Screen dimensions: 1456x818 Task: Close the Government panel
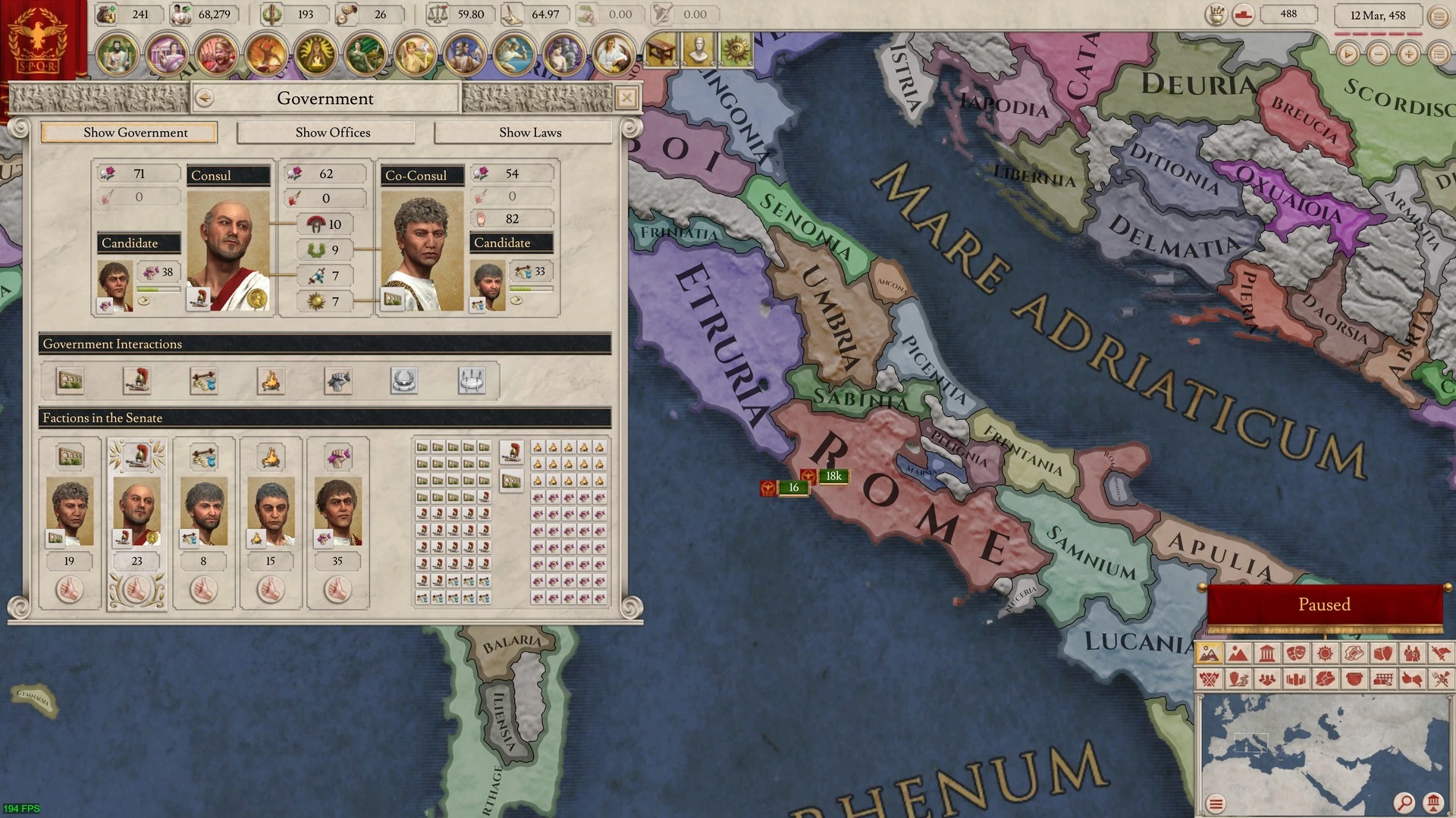click(x=626, y=98)
